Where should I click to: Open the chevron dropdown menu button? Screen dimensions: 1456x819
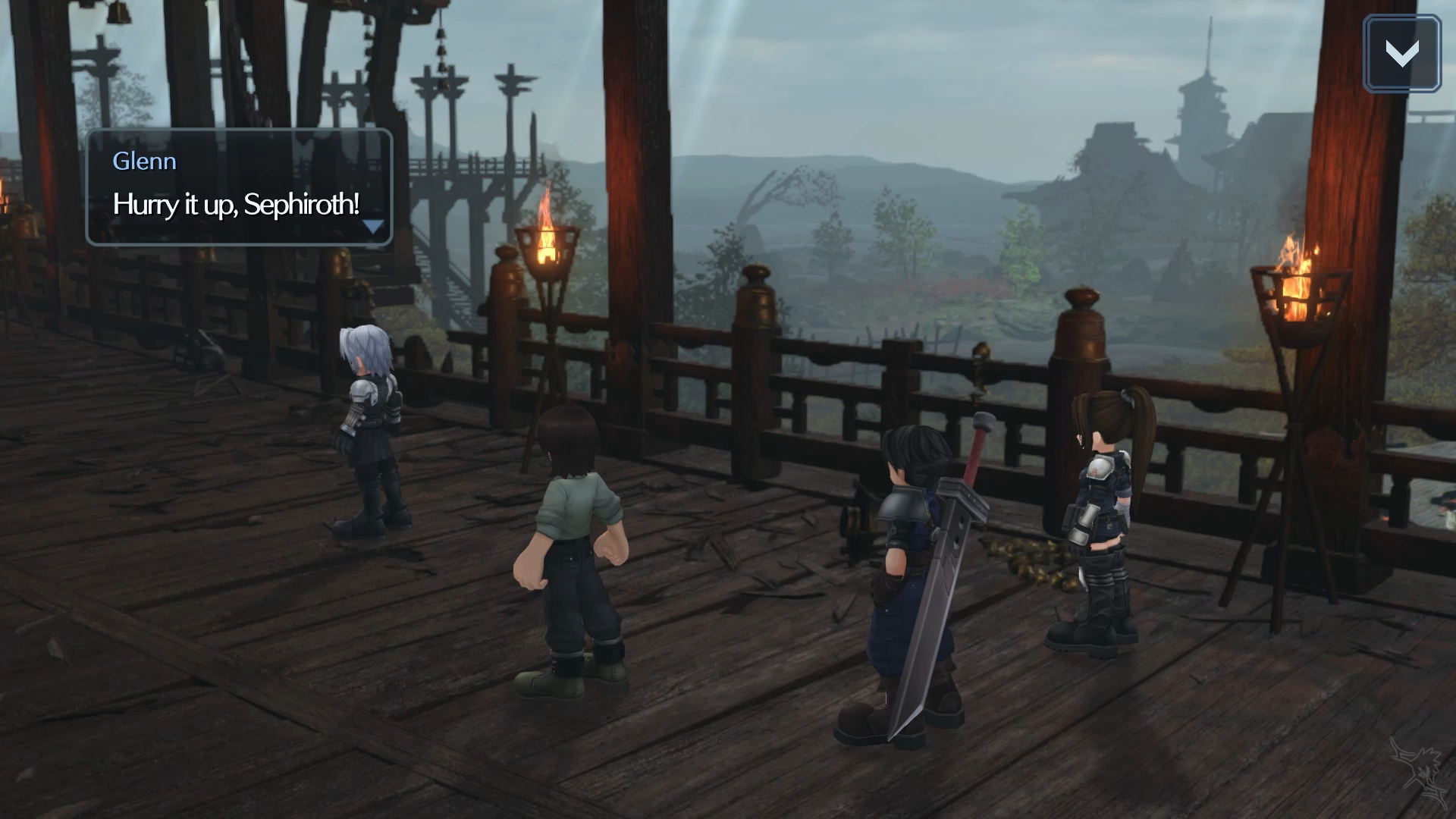1401,54
